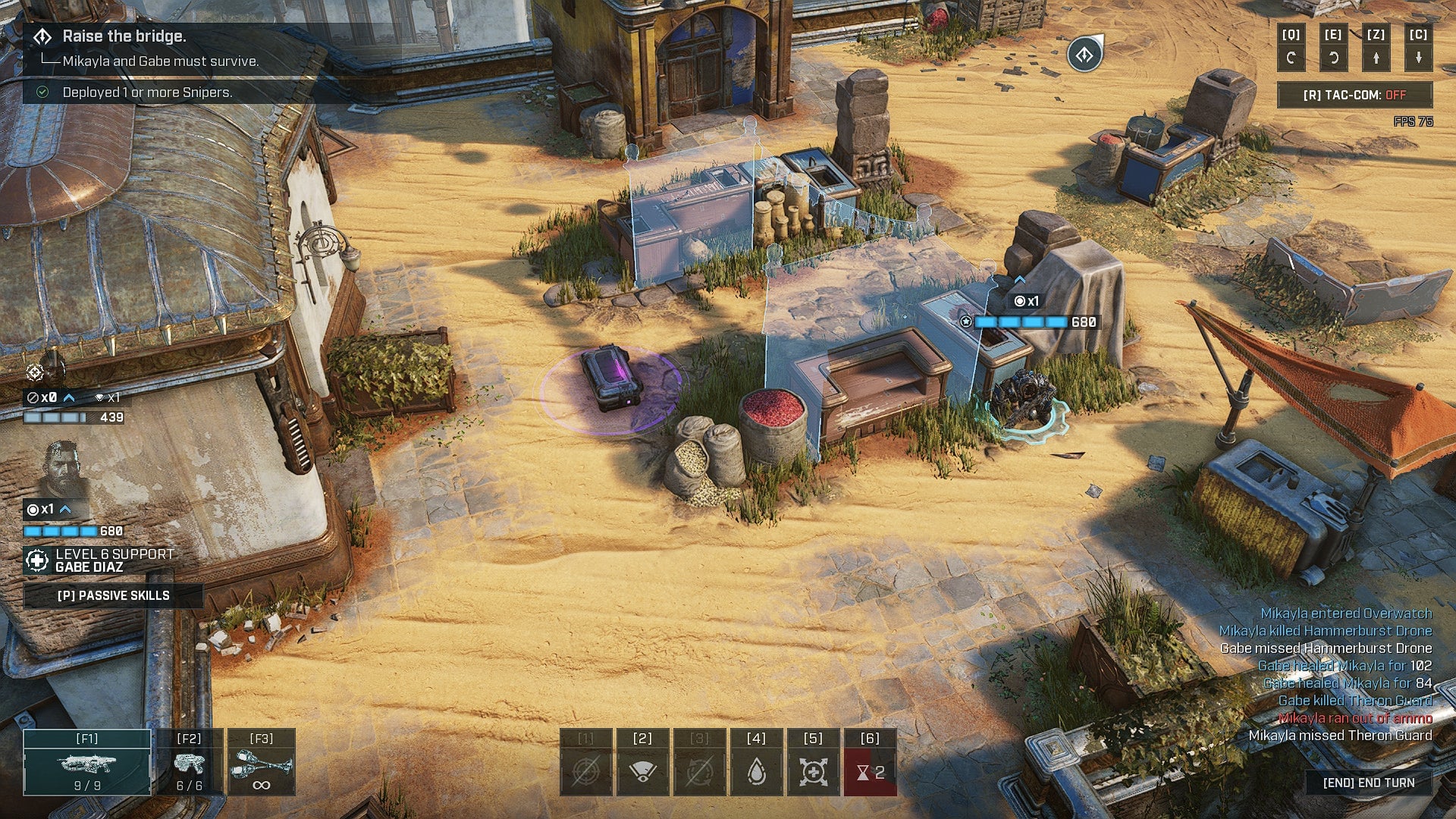Viewport: 1456px width, 819px height.
Task: Open Gabe Diaz's Passive Skills panel
Action: click(113, 595)
